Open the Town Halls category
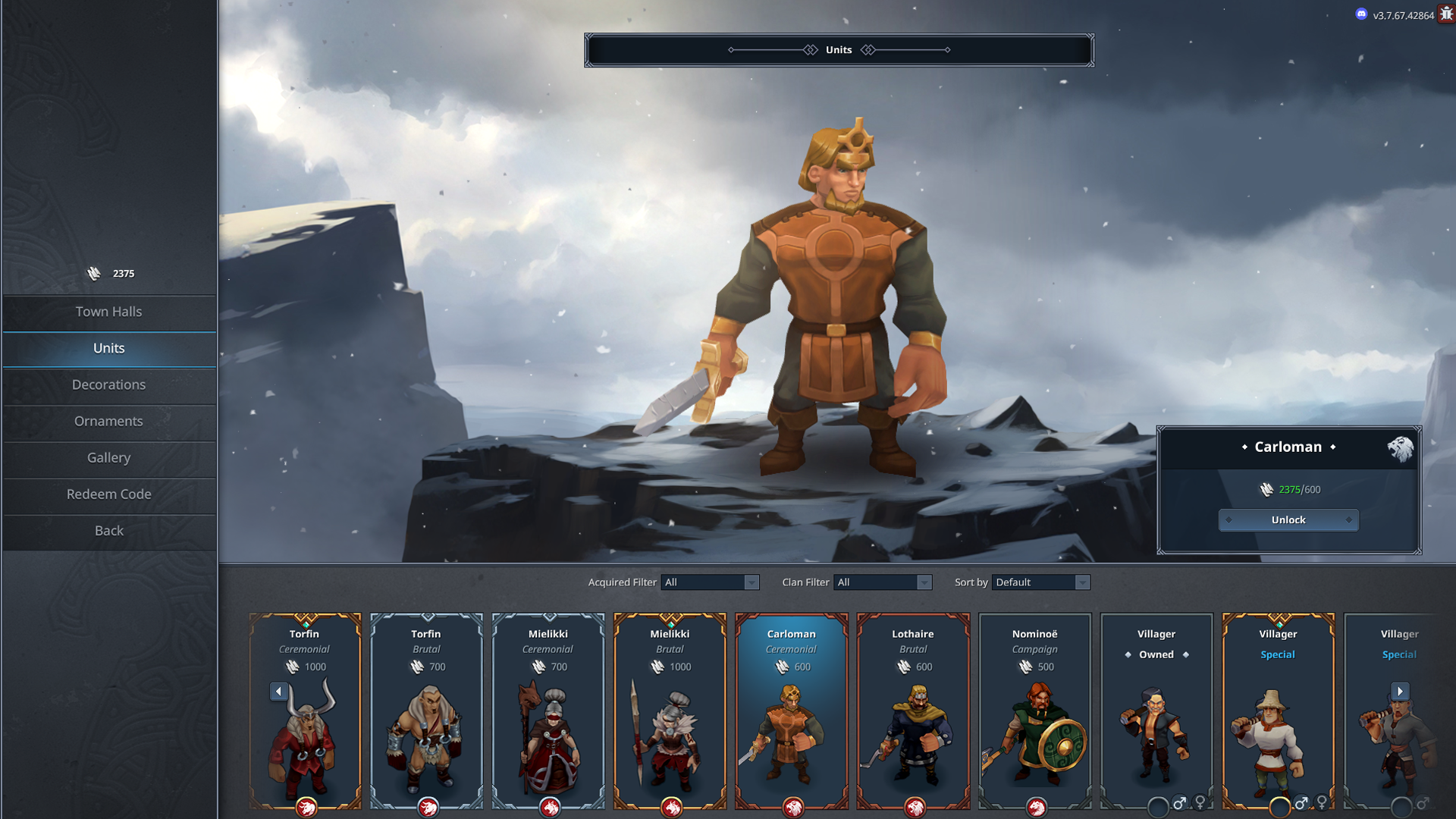The height and width of the screenshot is (819, 1456). (x=108, y=312)
